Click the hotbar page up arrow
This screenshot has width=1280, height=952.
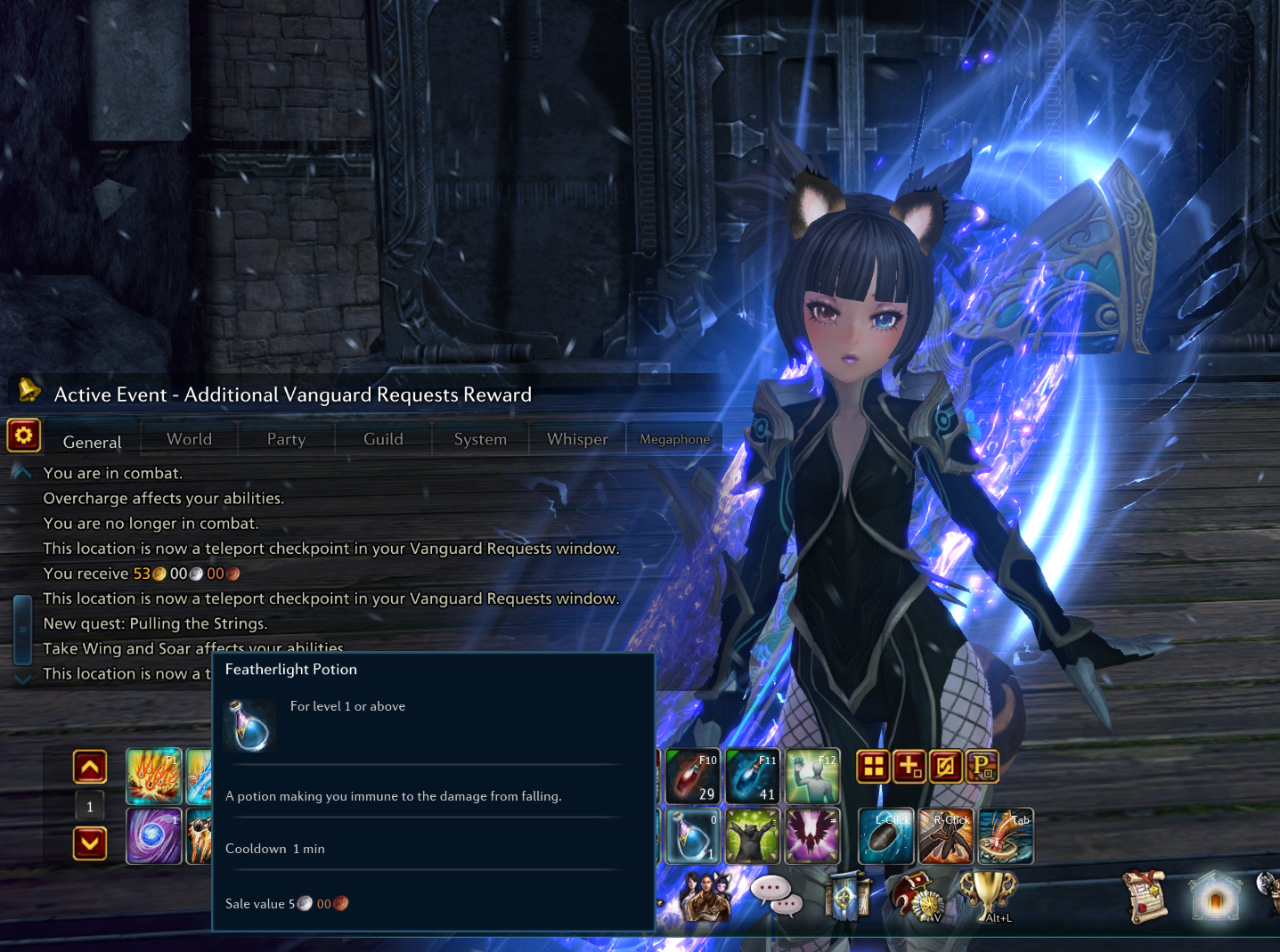tap(90, 768)
